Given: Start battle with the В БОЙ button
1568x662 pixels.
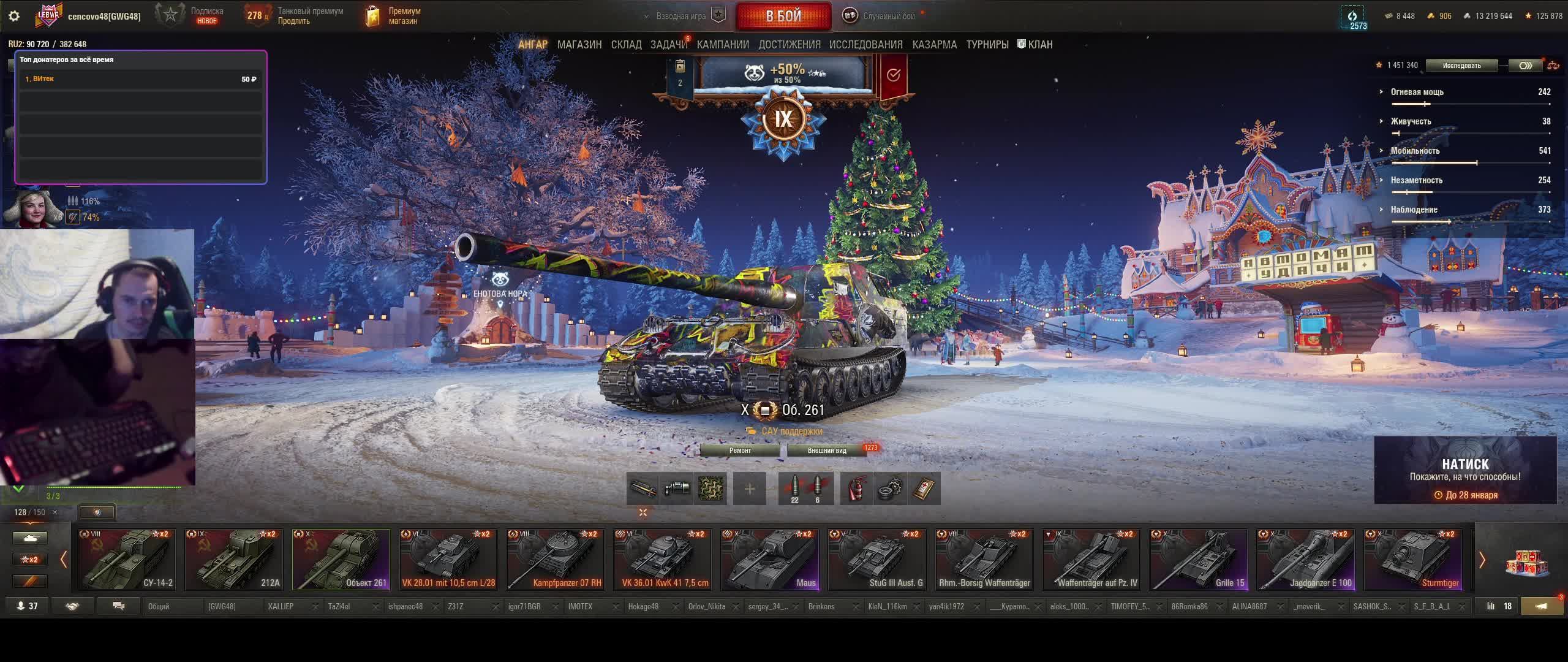Looking at the screenshot, I should [783, 16].
